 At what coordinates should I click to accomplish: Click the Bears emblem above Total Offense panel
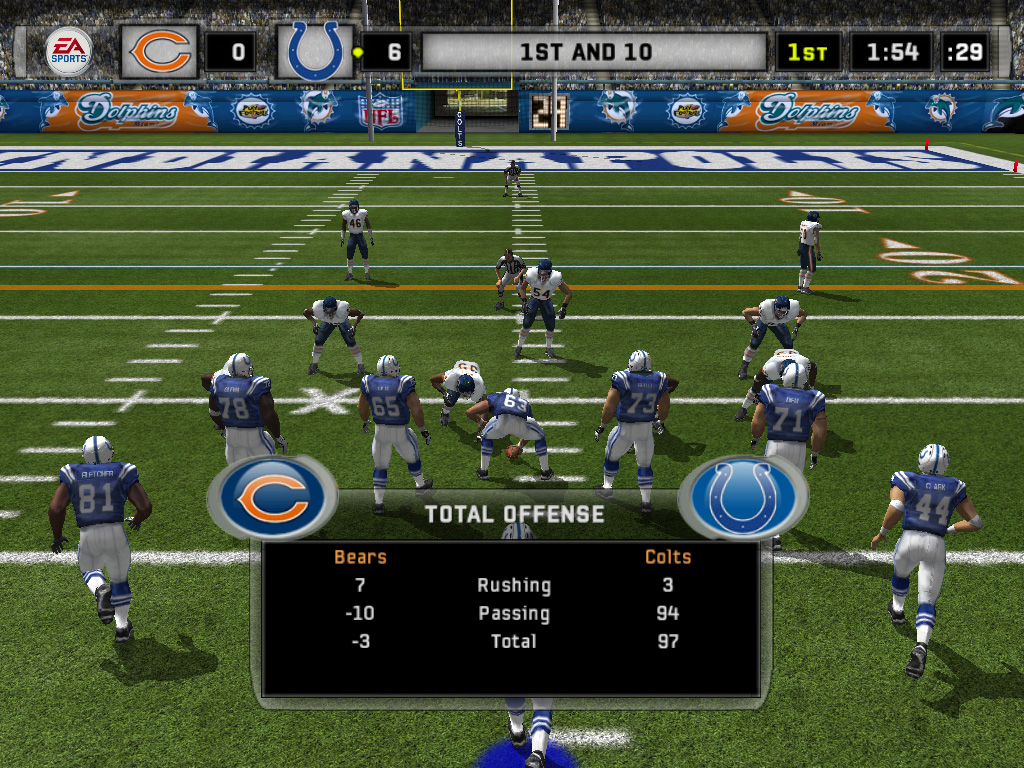[271, 497]
